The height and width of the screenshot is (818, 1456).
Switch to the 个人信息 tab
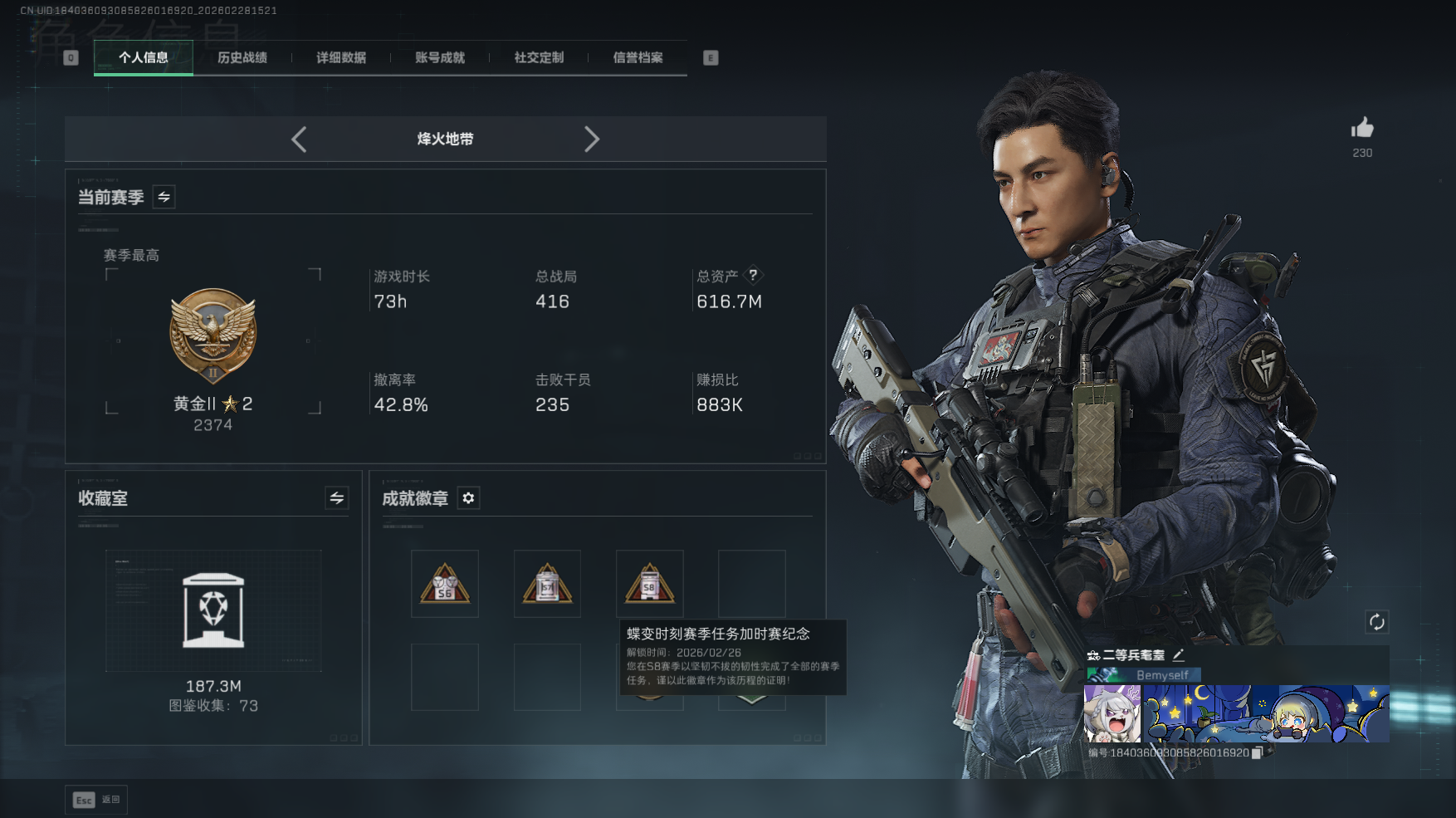[x=144, y=57]
